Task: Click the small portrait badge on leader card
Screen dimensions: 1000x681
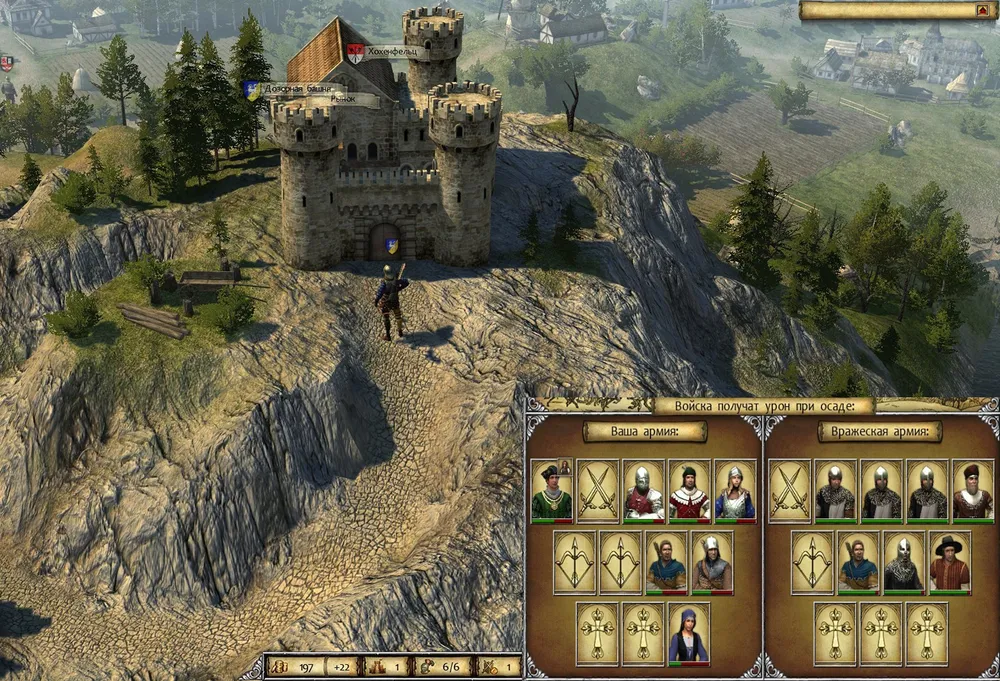Action: tap(564, 466)
